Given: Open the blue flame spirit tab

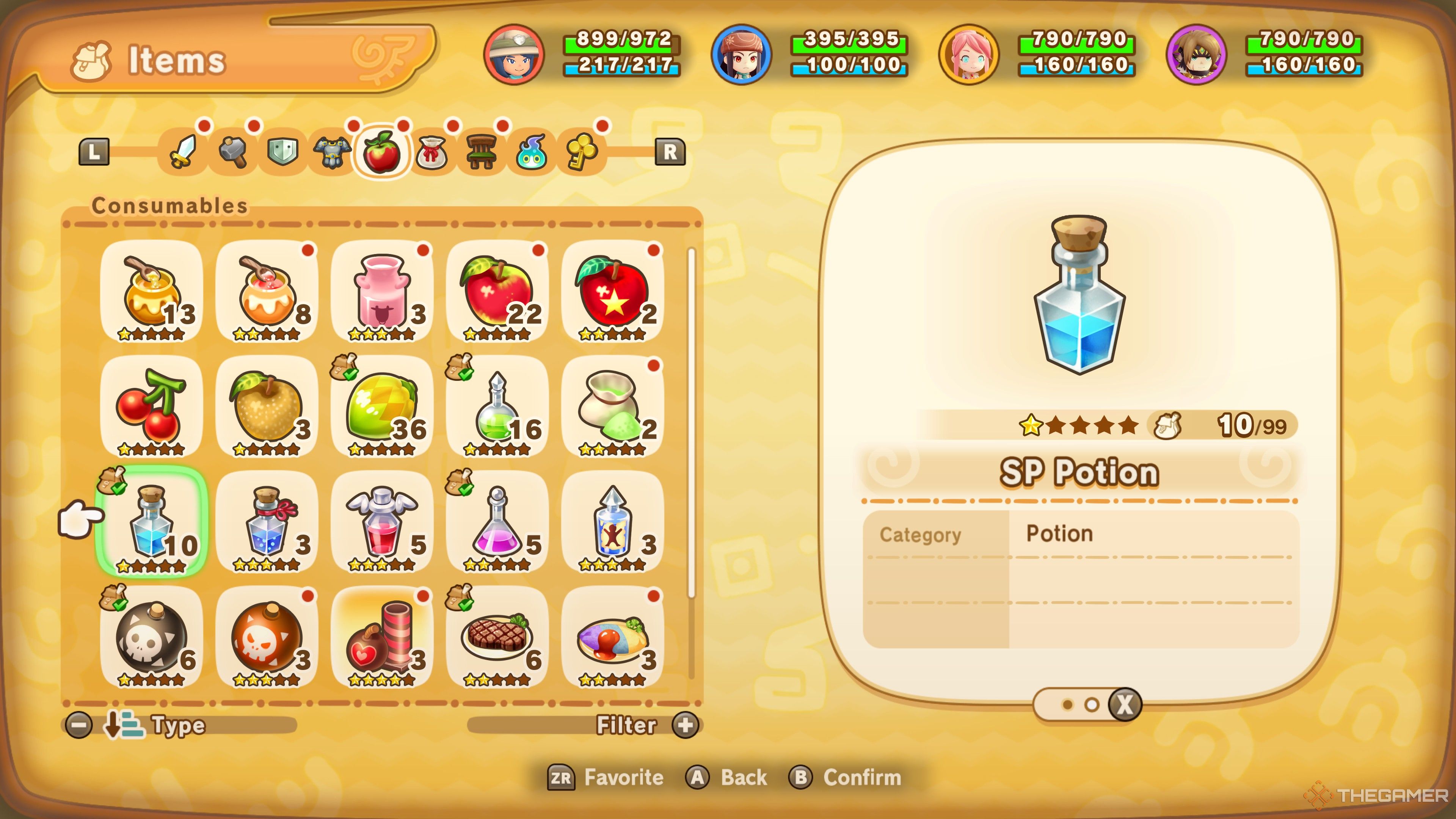Looking at the screenshot, I should pyautogui.click(x=531, y=152).
